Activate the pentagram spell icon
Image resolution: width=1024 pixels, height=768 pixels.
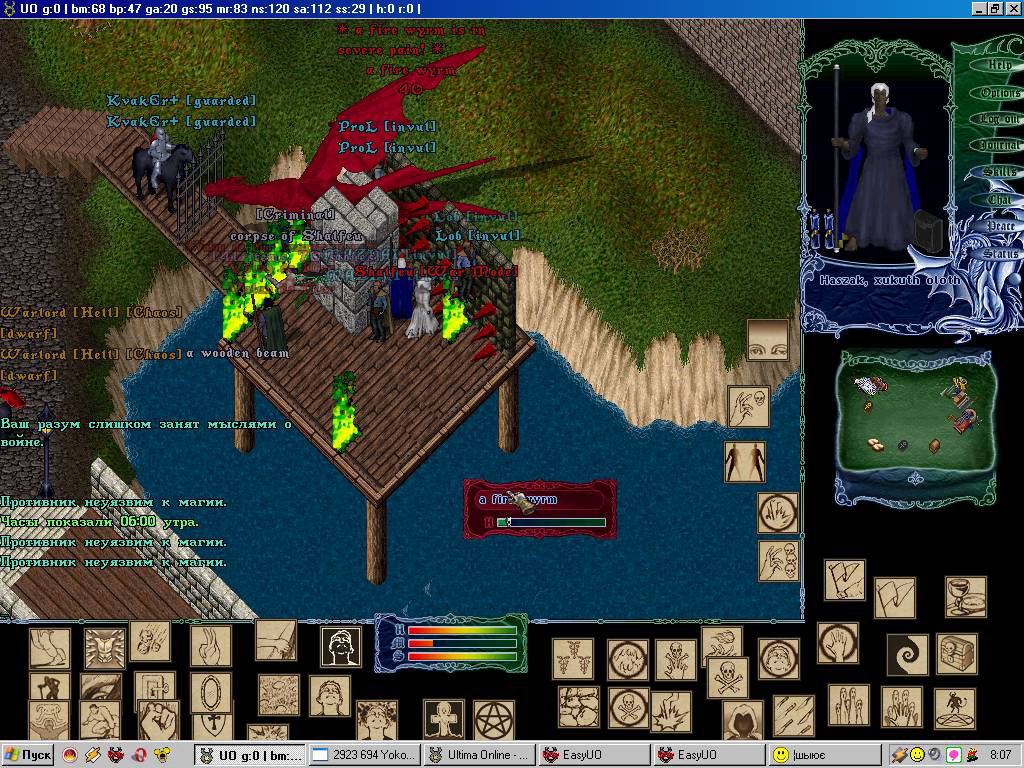click(x=492, y=719)
